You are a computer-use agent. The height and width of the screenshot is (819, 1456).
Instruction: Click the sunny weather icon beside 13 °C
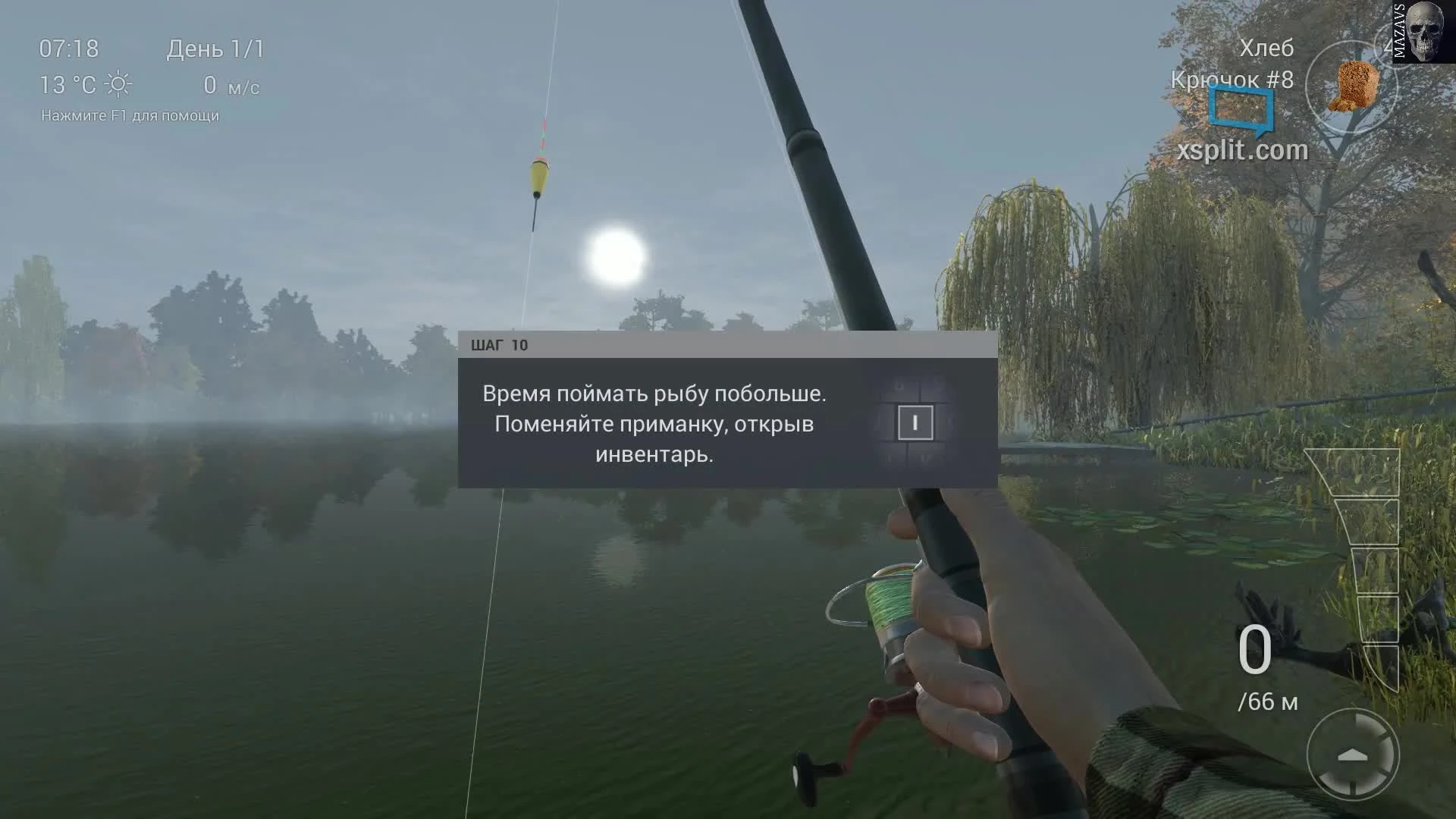[118, 85]
